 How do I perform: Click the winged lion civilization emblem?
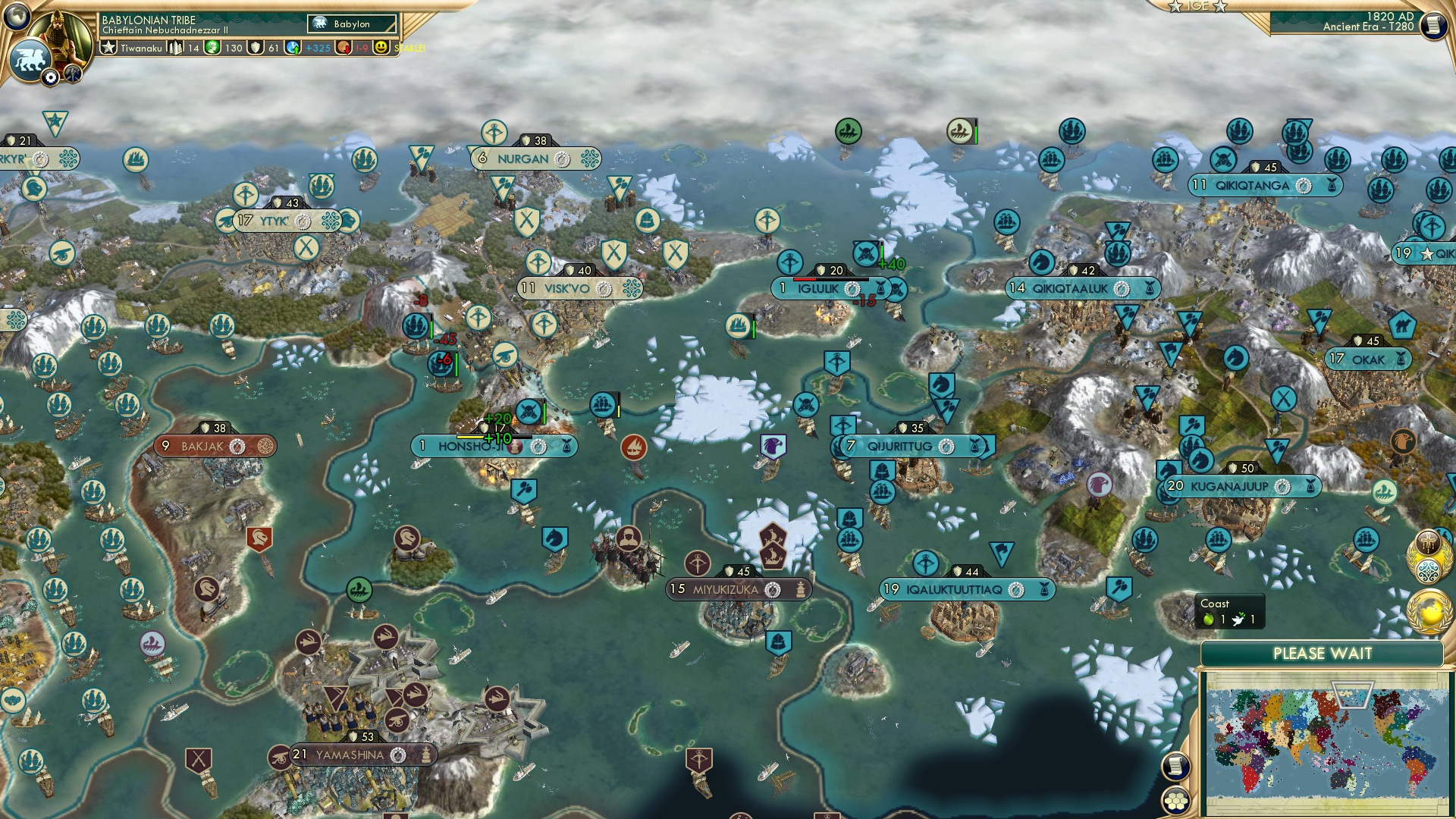[30, 59]
